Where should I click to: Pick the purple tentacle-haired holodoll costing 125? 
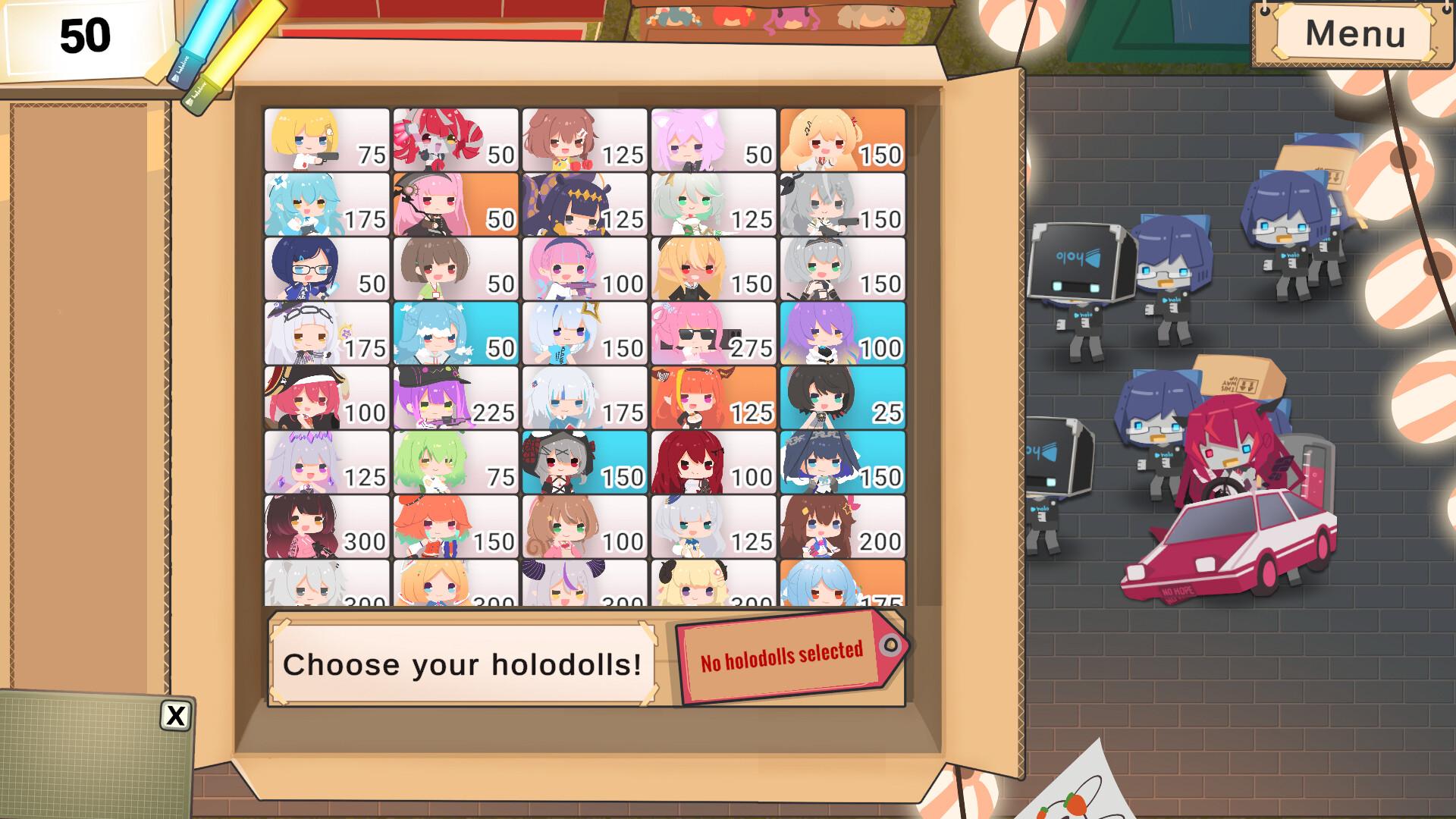tap(584, 205)
